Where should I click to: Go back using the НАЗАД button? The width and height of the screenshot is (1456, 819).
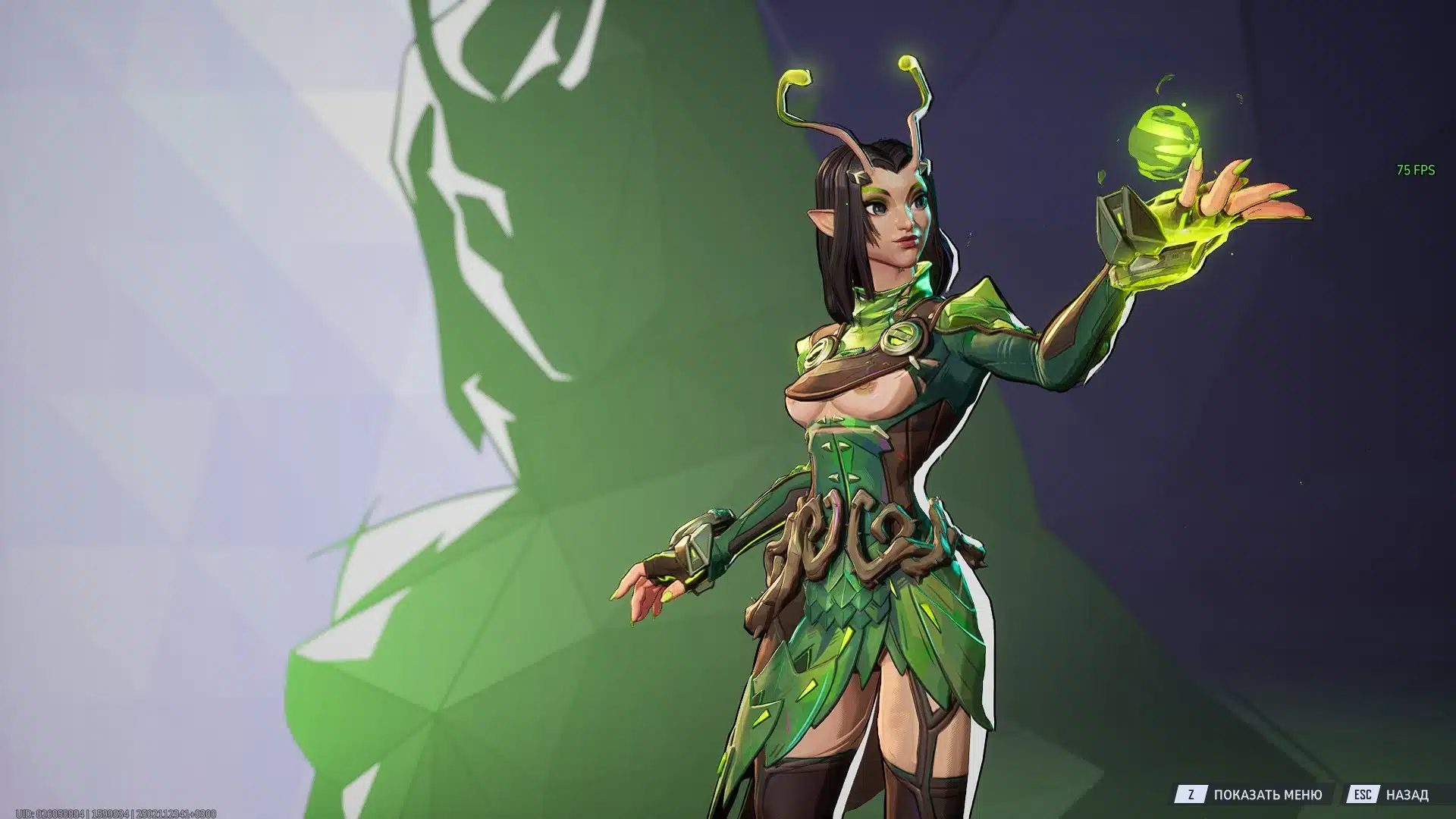click(x=1409, y=793)
